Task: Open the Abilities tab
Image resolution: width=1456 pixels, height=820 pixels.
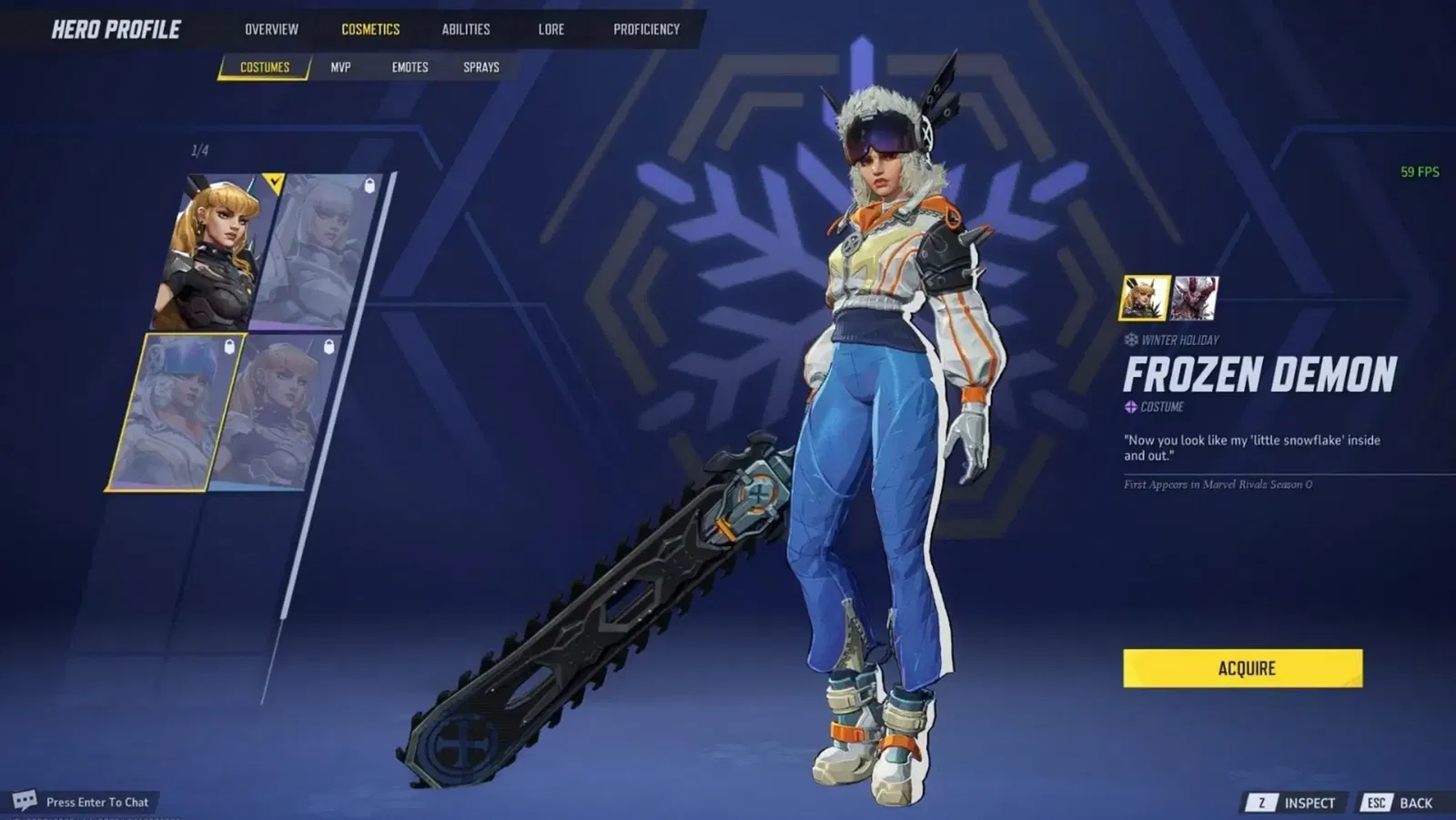Action: [466, 29]
